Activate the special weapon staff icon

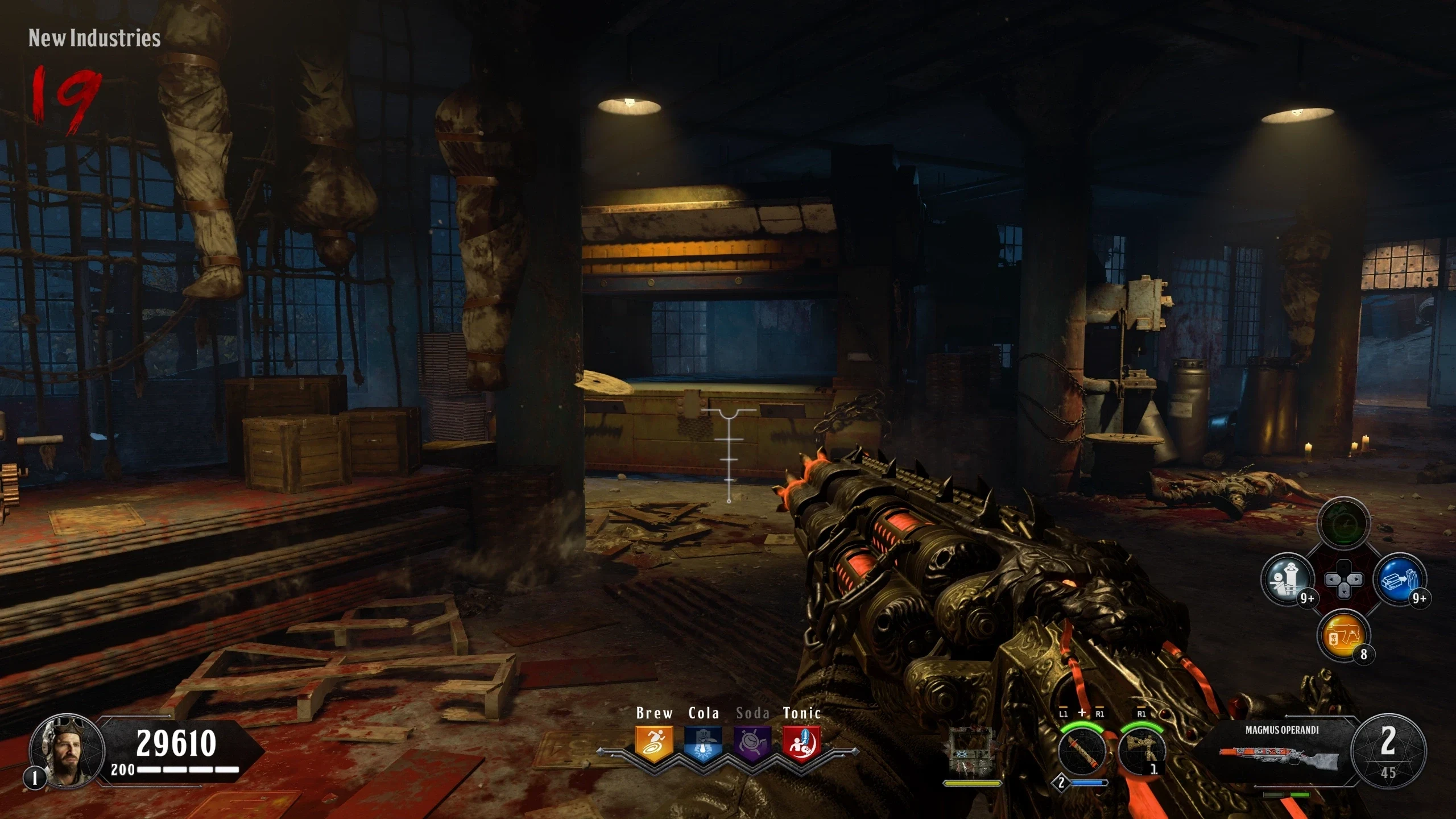(x=1082, y=751)
